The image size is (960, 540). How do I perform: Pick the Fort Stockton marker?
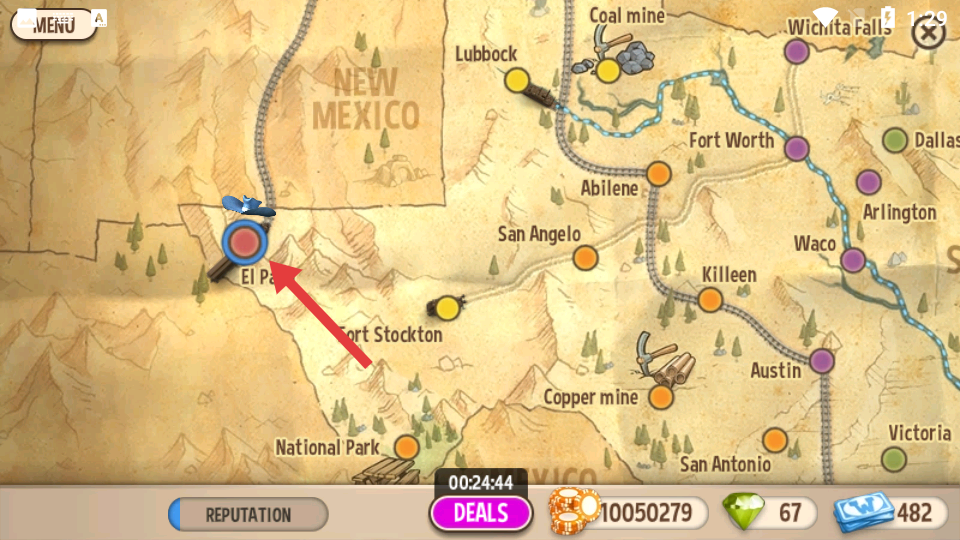[x=447, y=308]
